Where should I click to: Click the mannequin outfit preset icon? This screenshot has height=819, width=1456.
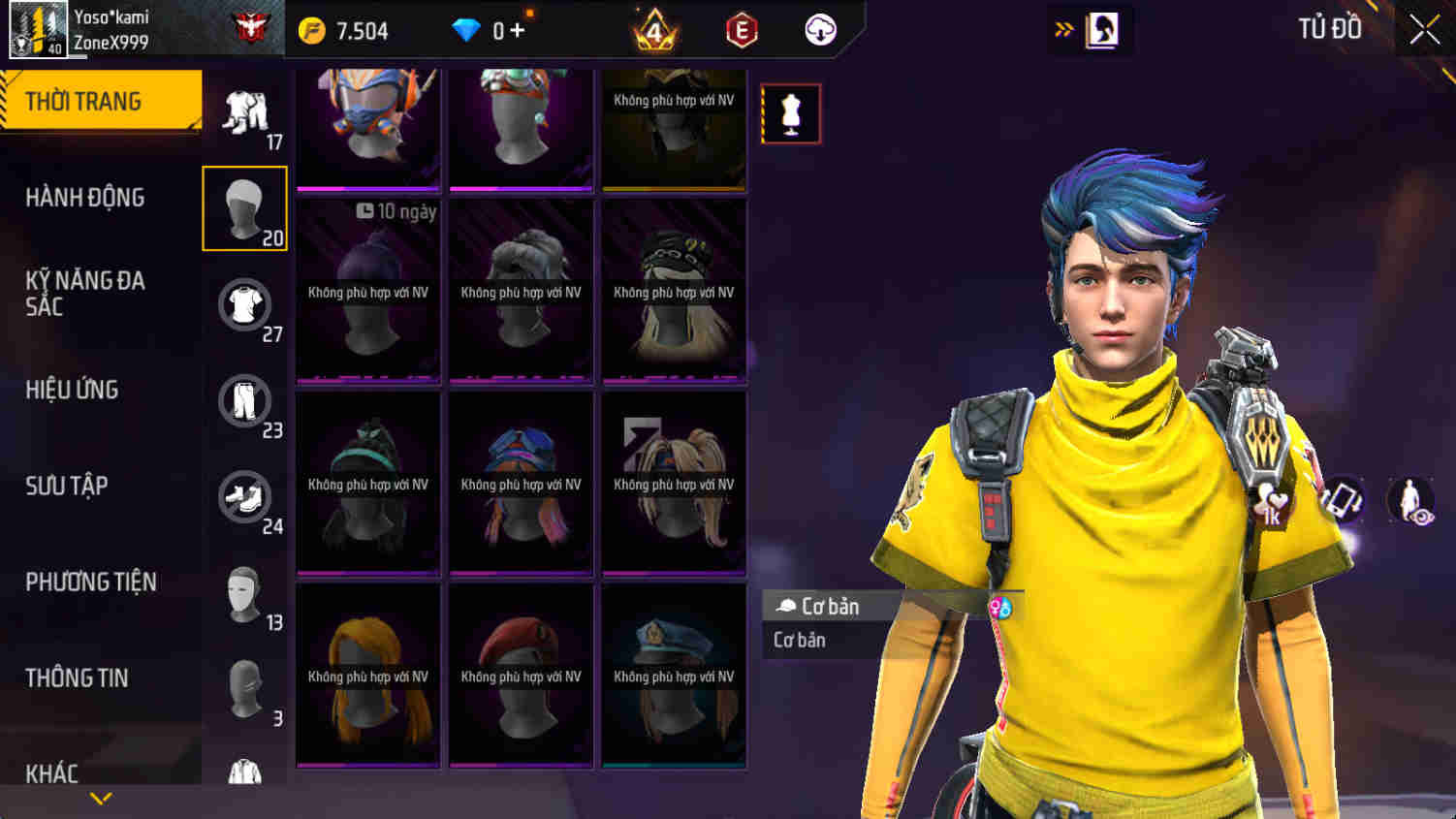[790, 112]
